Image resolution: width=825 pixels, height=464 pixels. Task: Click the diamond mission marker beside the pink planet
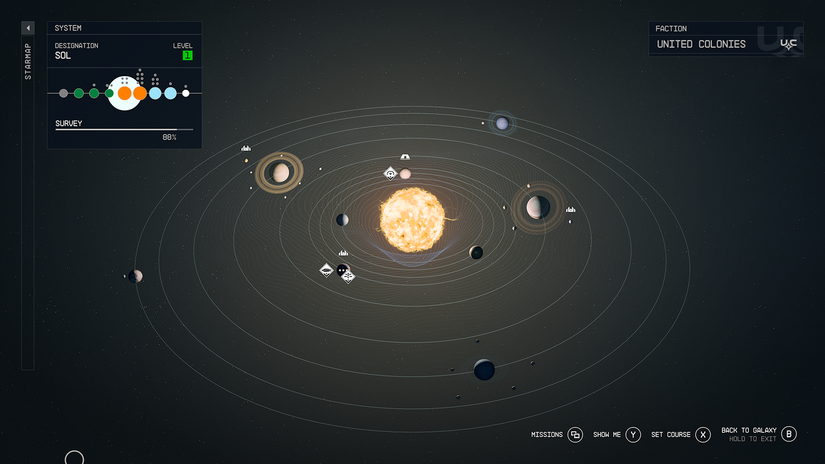[391, 174]
